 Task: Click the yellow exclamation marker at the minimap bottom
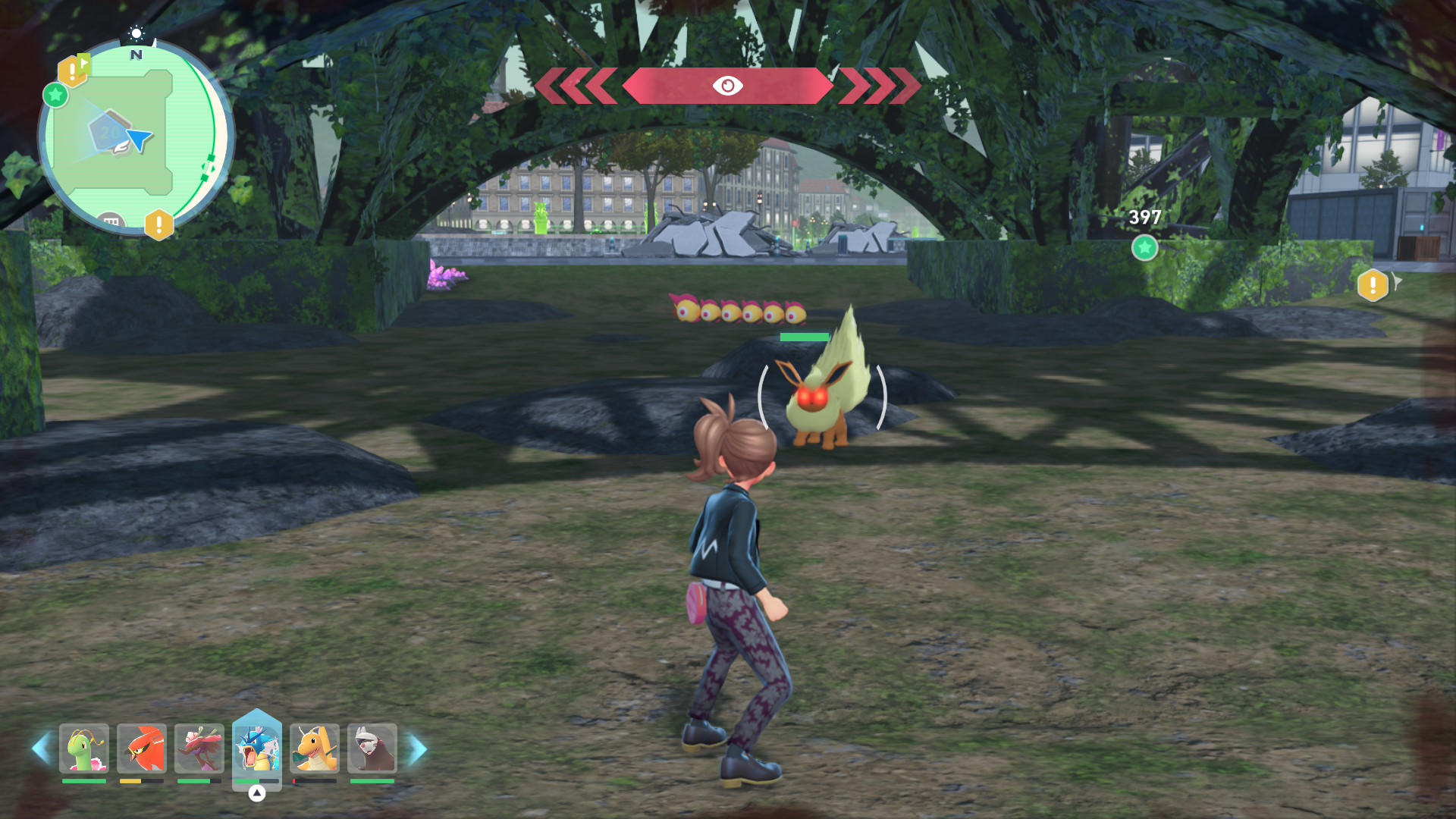[x=158, y=224]
